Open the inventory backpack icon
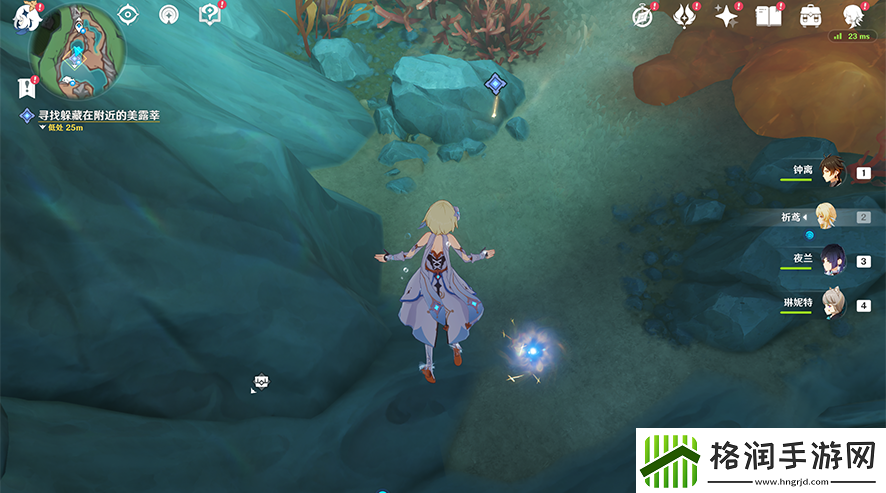This screenshot has height=493, width=886. [x=810, y=16]
